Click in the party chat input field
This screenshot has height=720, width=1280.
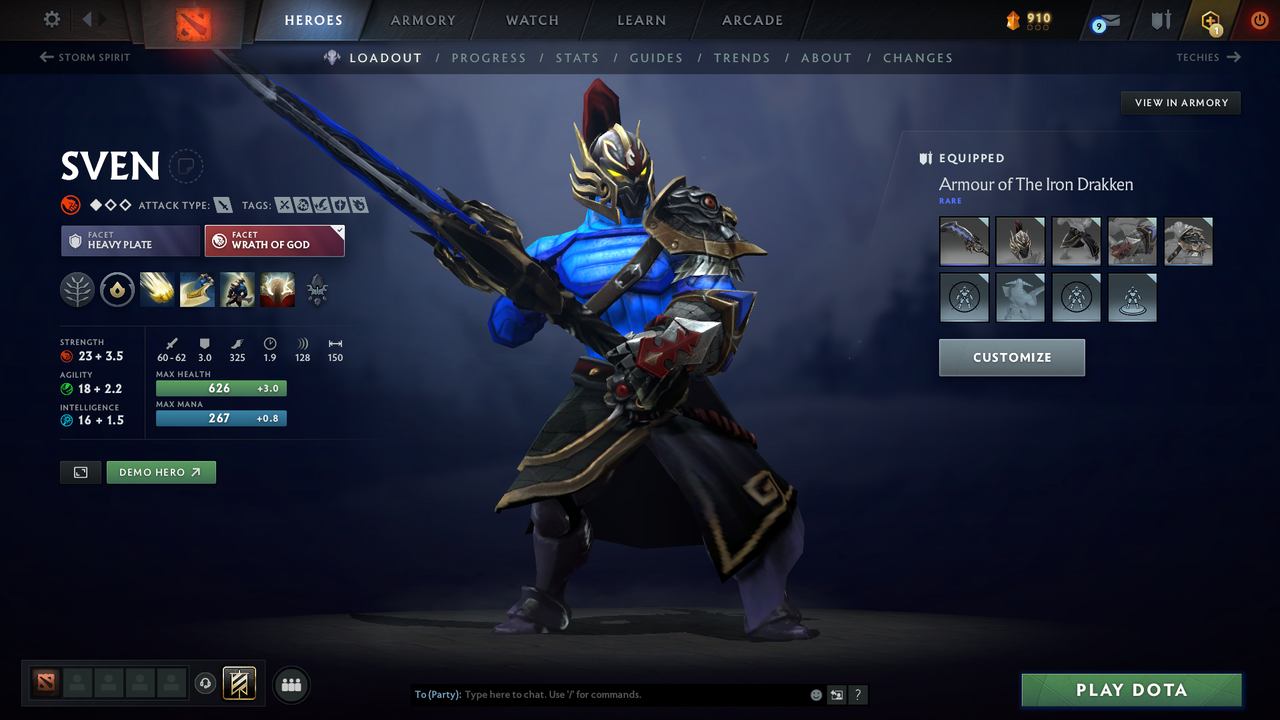600,694
